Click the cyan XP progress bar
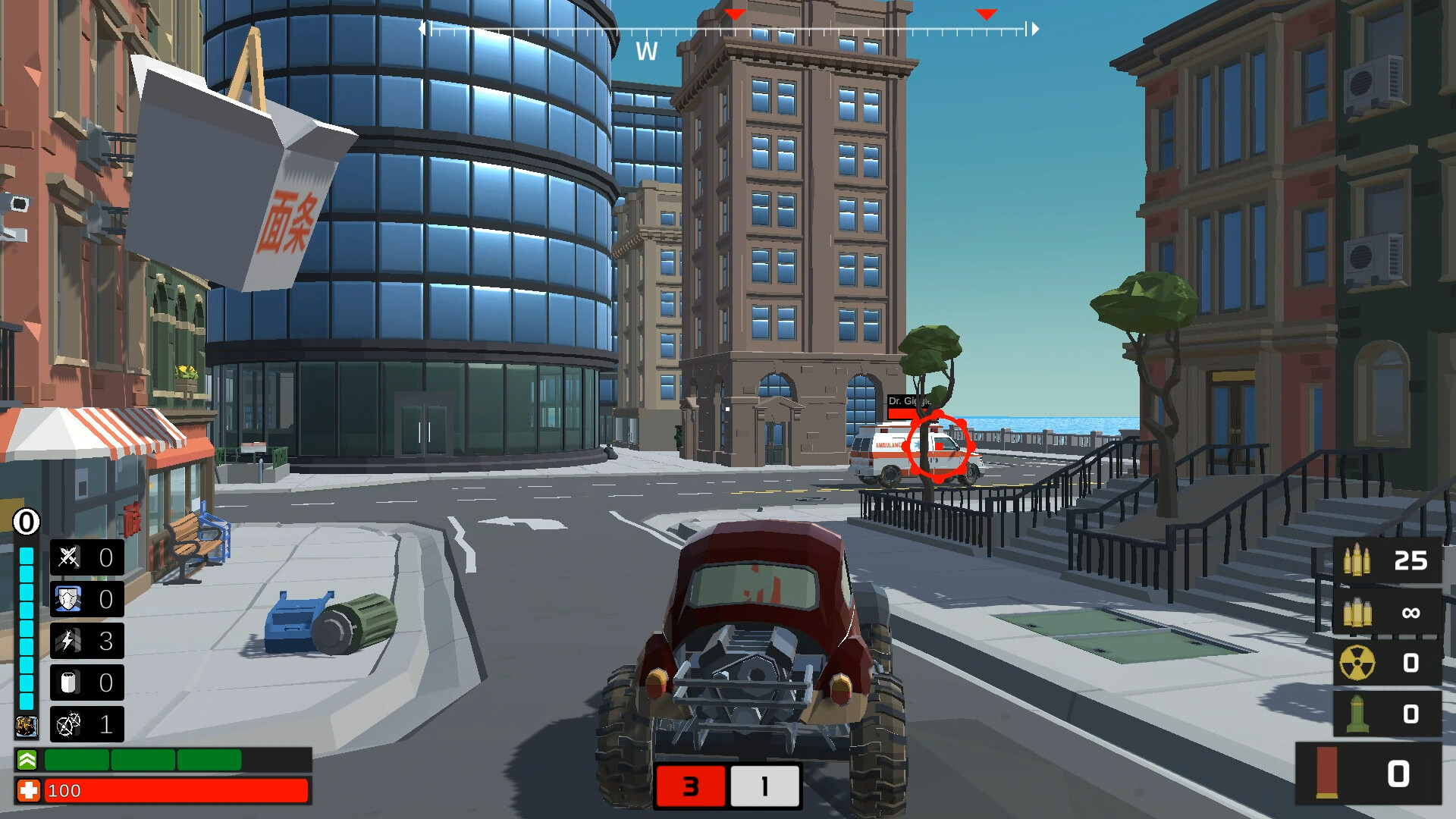 pos(25,622)
